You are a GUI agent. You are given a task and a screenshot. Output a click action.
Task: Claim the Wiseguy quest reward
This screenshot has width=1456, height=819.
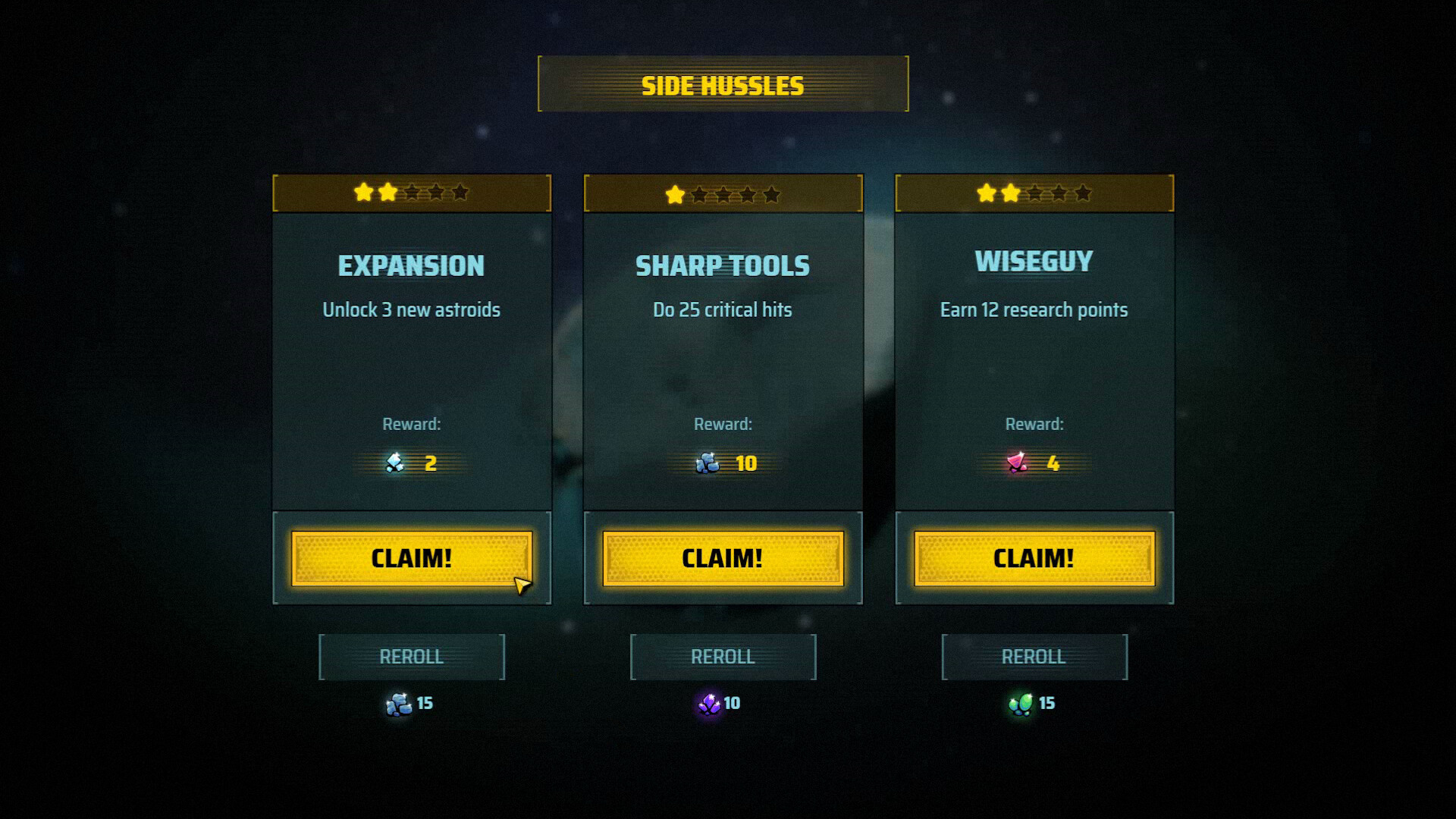1033,558
